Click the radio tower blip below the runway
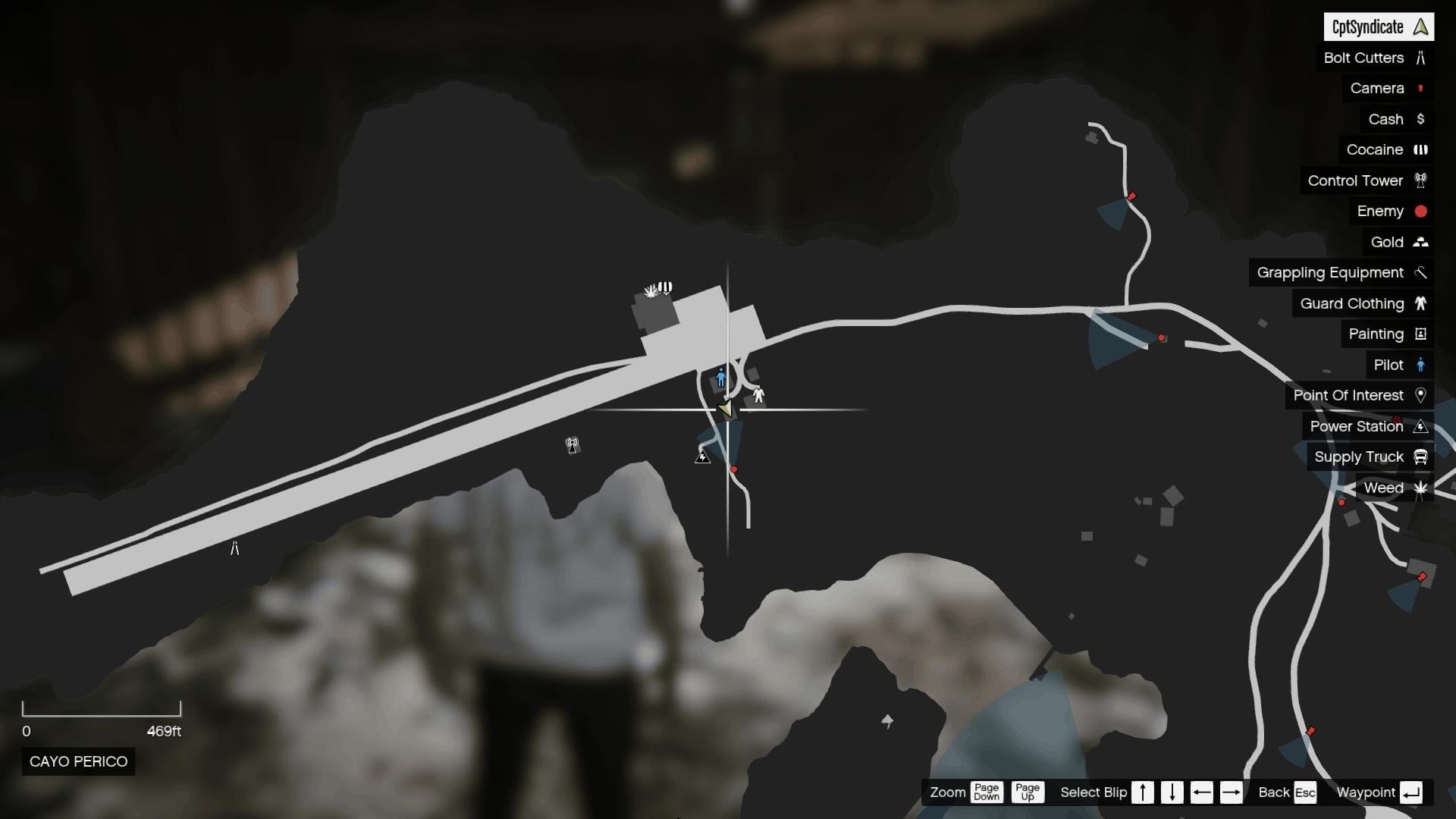 [x=573, y=445]
